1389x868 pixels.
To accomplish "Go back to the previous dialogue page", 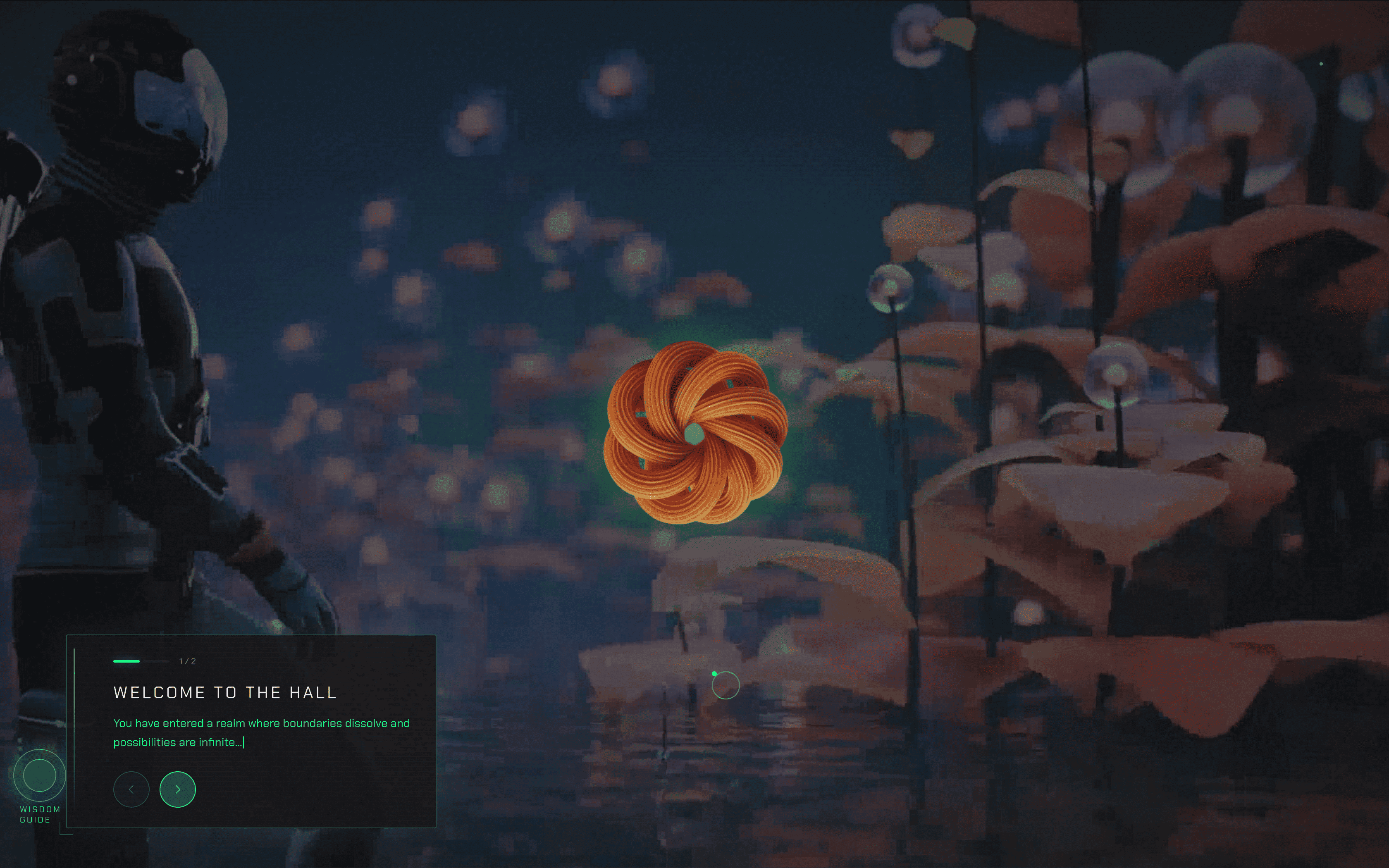I will [x=131, y=789].
